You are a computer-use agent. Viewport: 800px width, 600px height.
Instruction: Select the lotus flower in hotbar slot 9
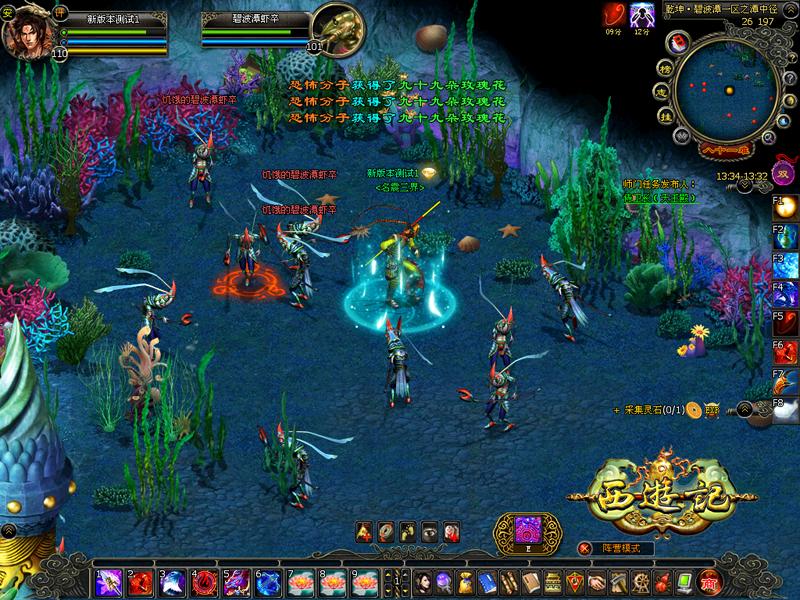pyautogui.click(x=363, y=582)
